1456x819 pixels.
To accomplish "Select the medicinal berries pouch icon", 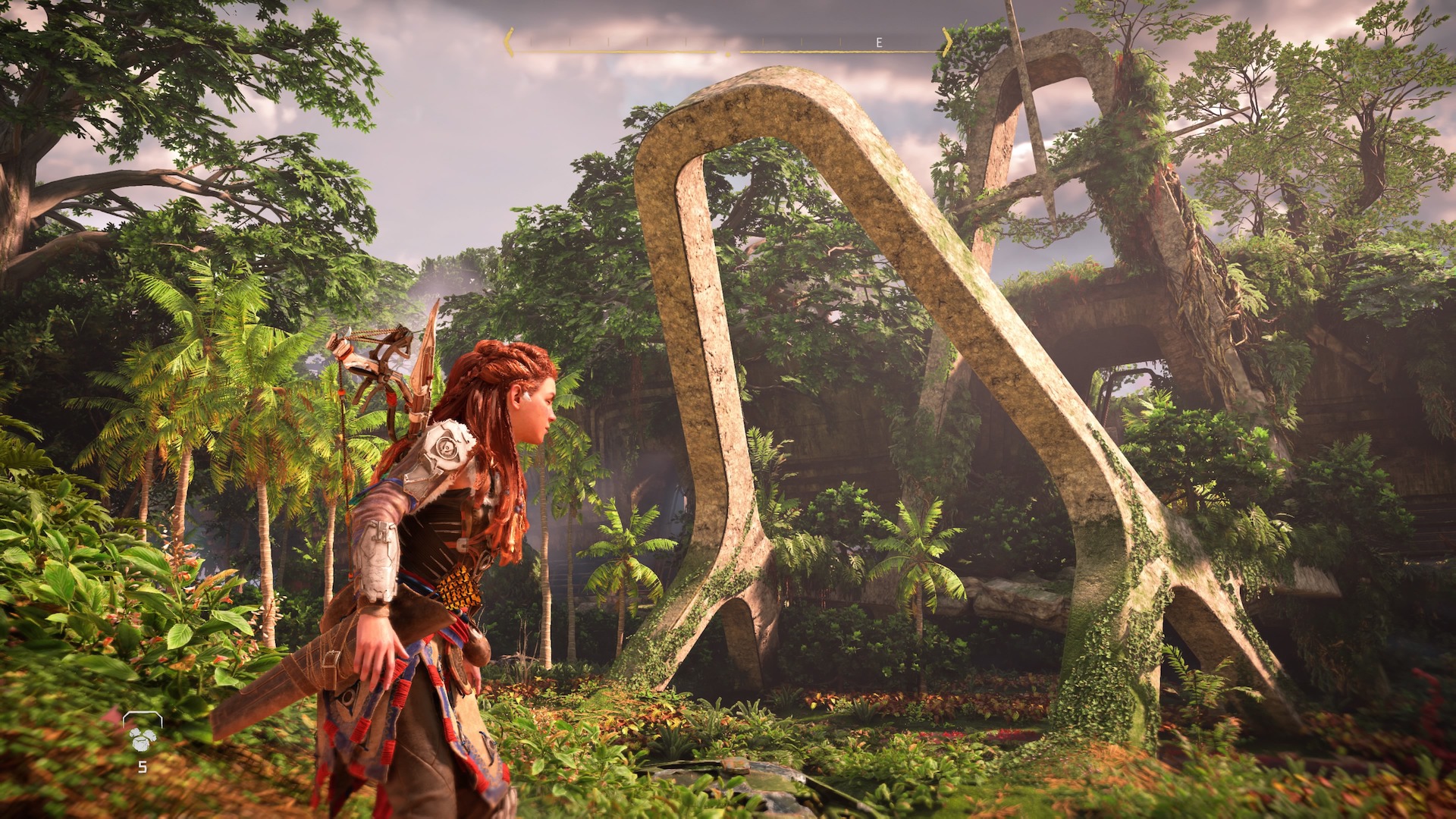I will (142, 736).
